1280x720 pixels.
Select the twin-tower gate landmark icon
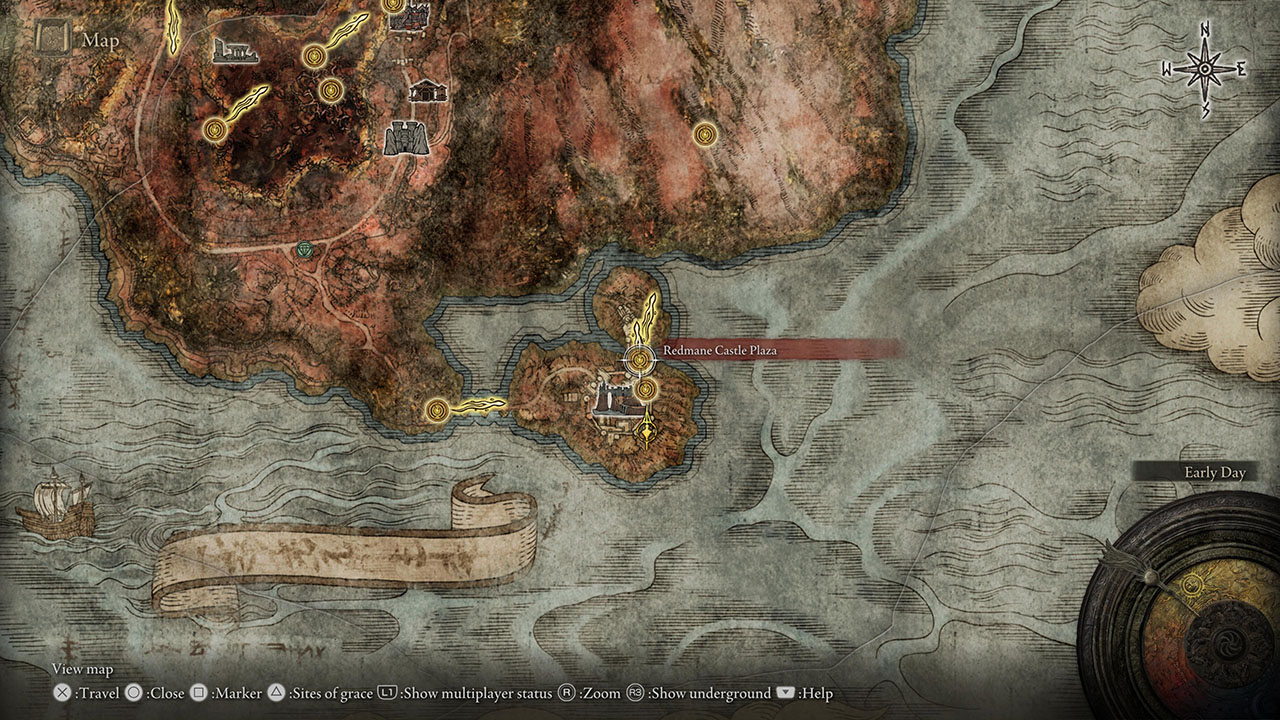[406, 138]
